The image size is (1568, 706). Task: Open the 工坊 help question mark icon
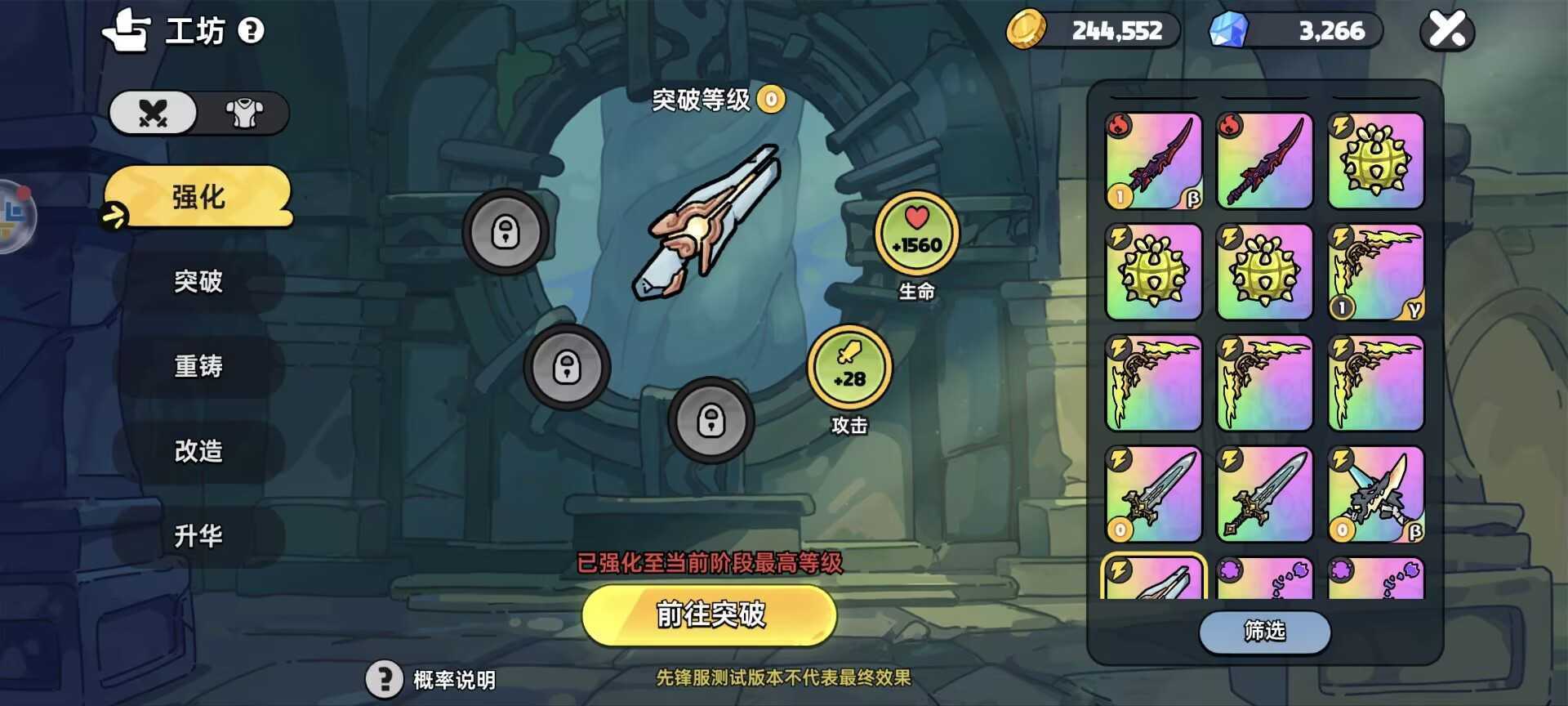[x=251, y=31]
